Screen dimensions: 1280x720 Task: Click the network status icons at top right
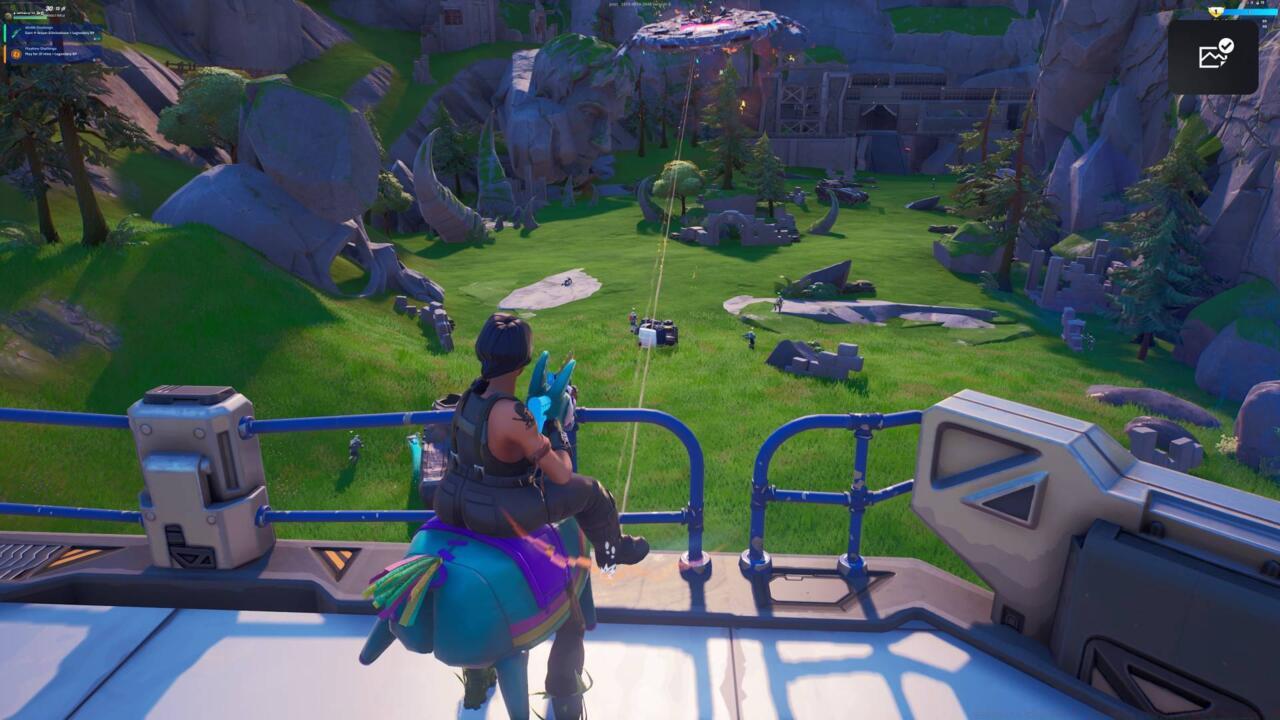coord(1255,3)
